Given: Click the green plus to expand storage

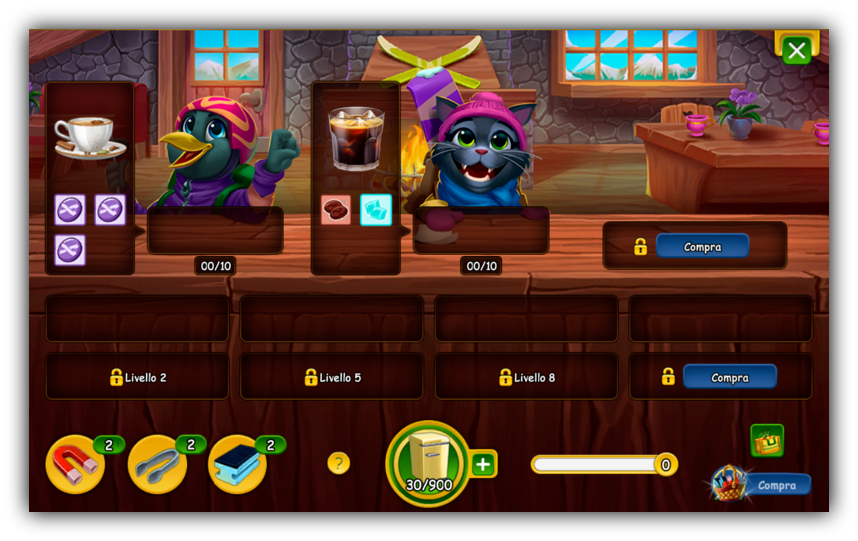Looking at the screenshot, I should 483,464.
